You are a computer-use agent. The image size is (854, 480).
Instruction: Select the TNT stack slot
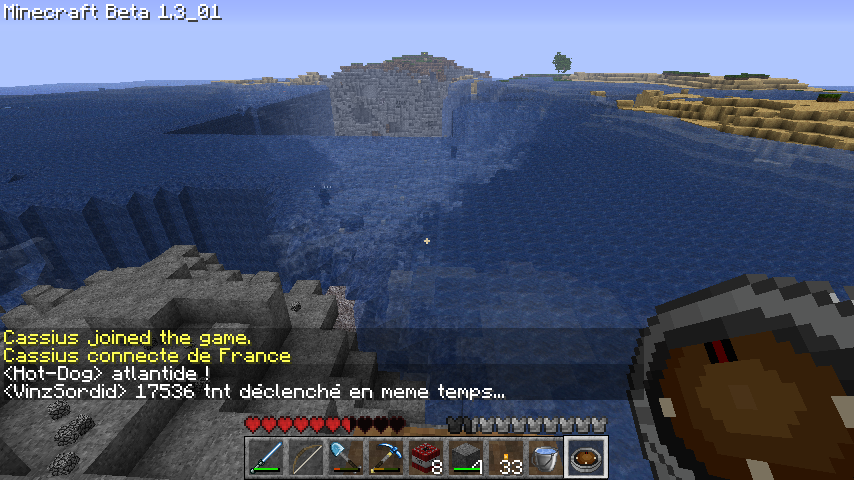coord(426,459)
